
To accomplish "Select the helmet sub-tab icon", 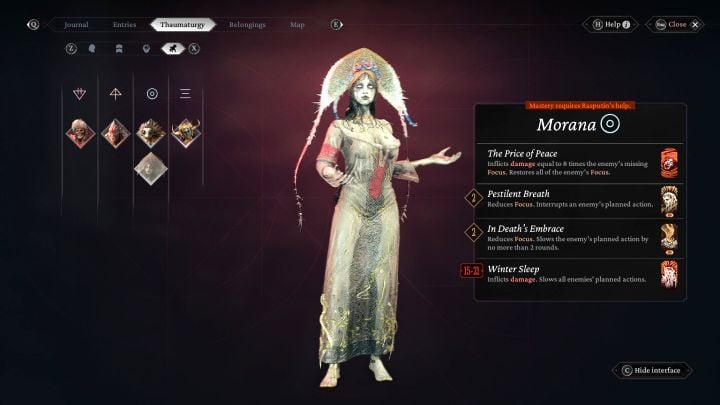I will [119, 47].
